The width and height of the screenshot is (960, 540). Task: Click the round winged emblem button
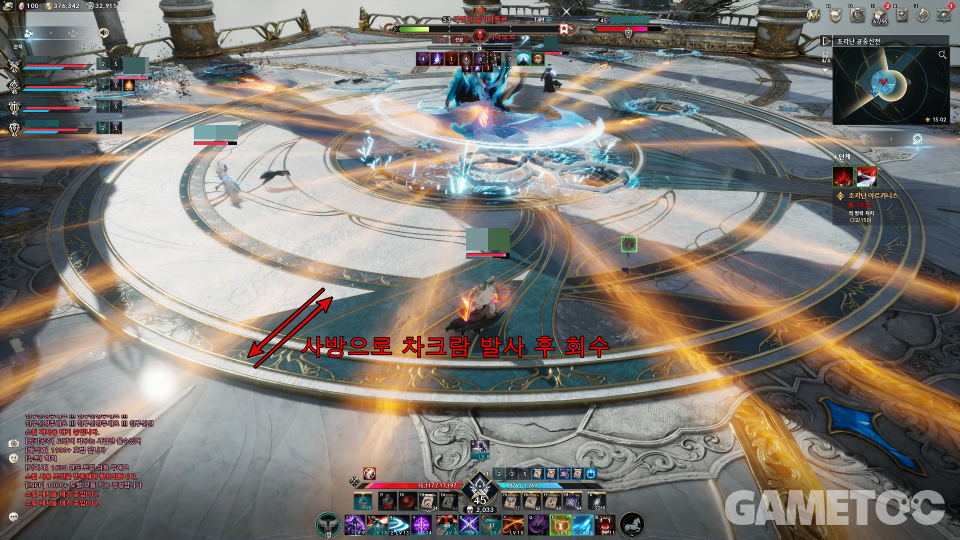tap(327, 524)
